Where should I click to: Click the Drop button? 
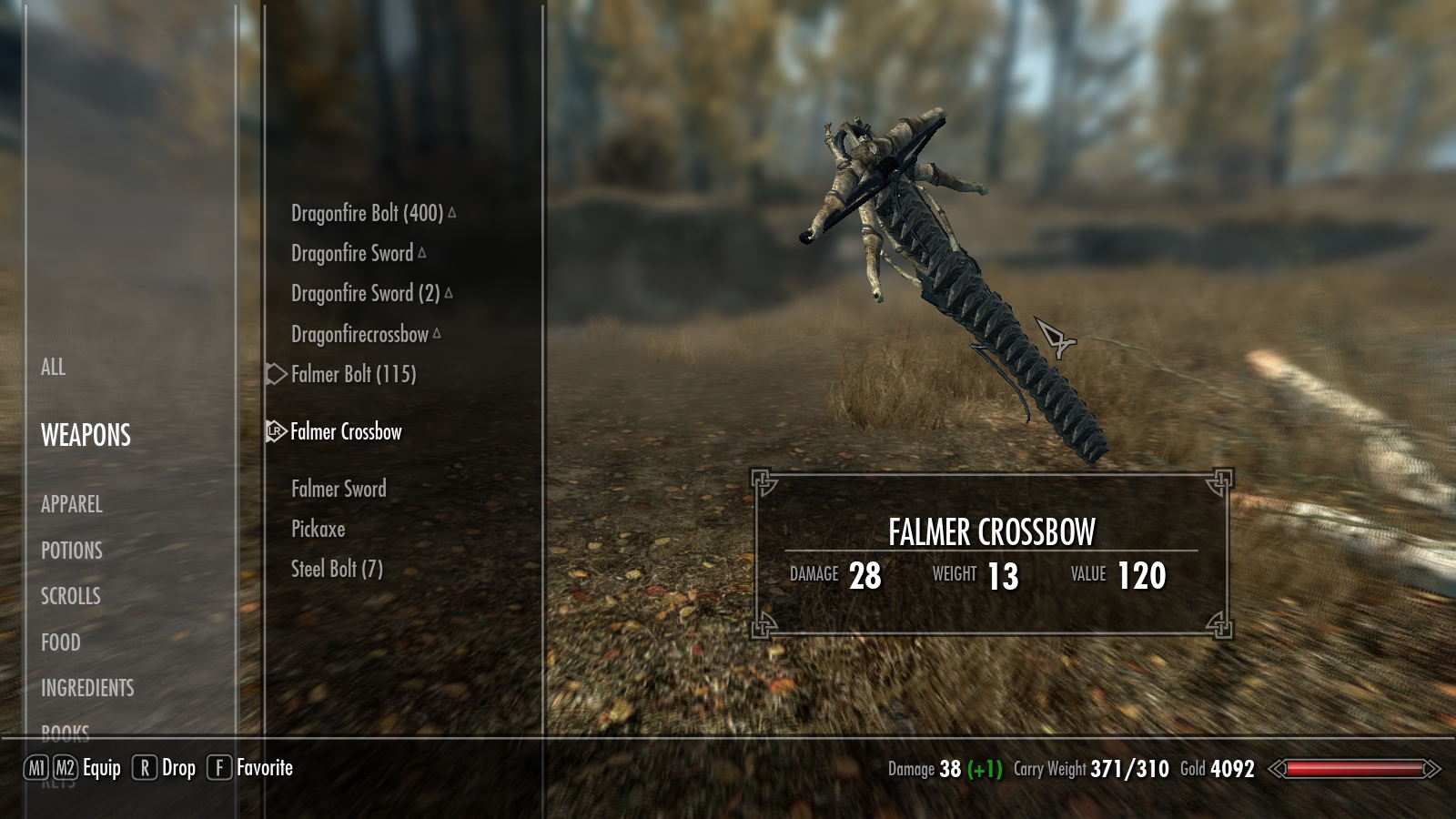click(x=178, y=769)
